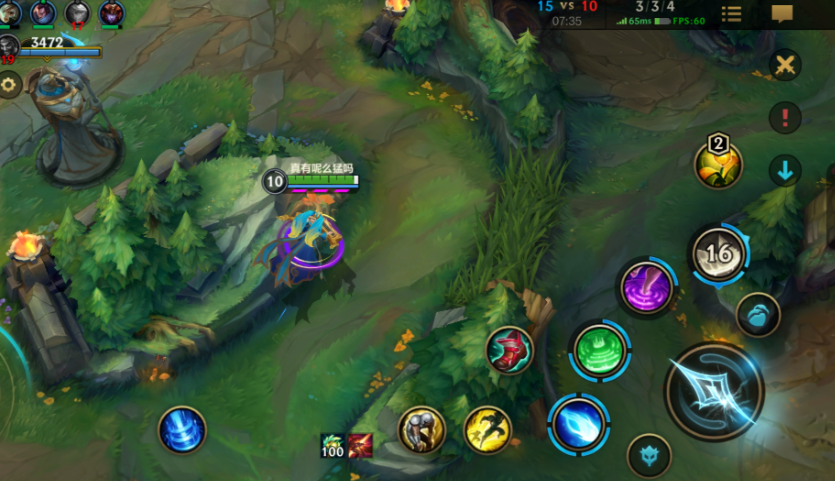Tap the blue down arrow button

(x=785, y=170)
